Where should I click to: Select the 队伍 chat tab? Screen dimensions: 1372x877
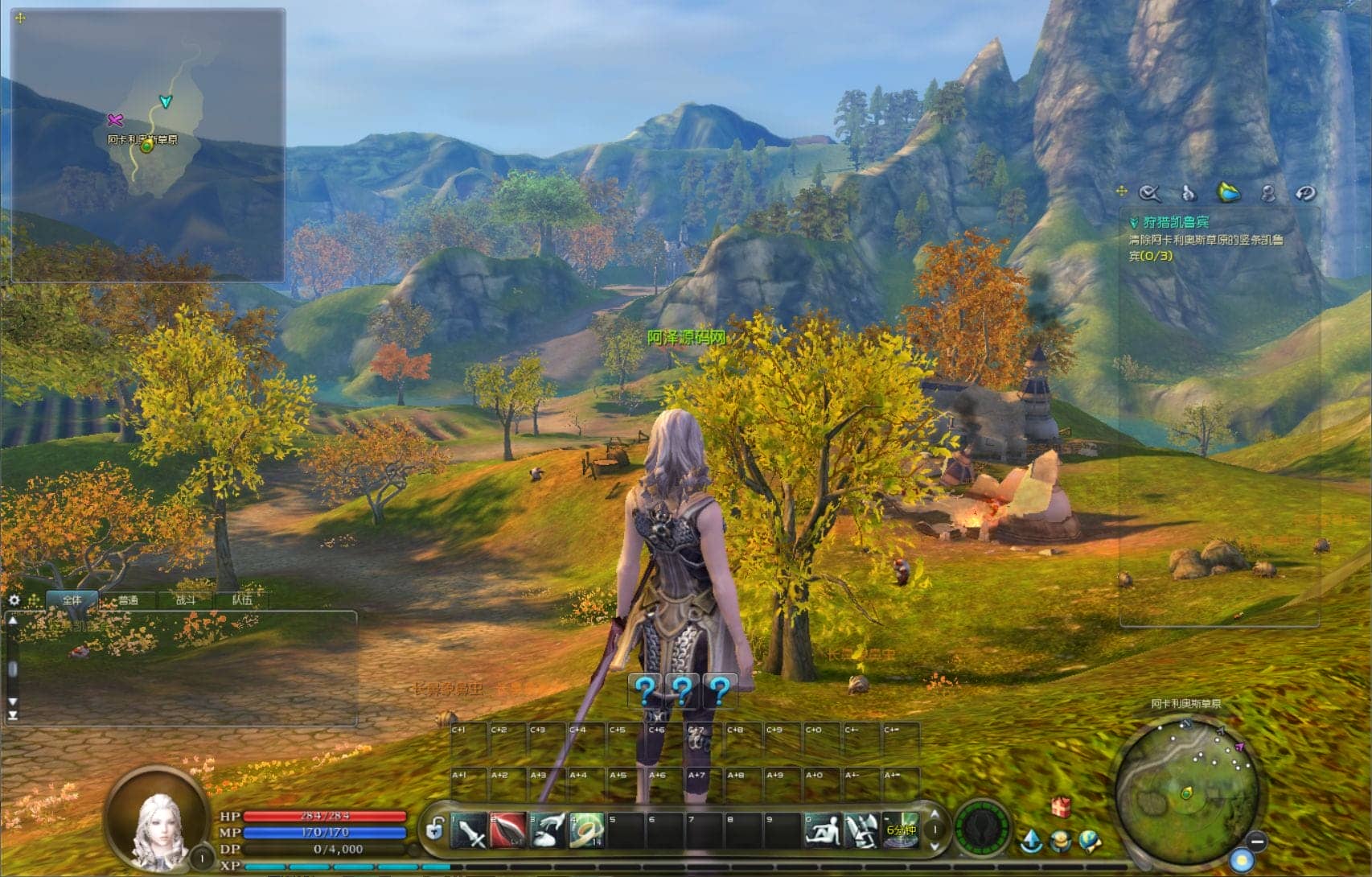[x=241, y=600]
